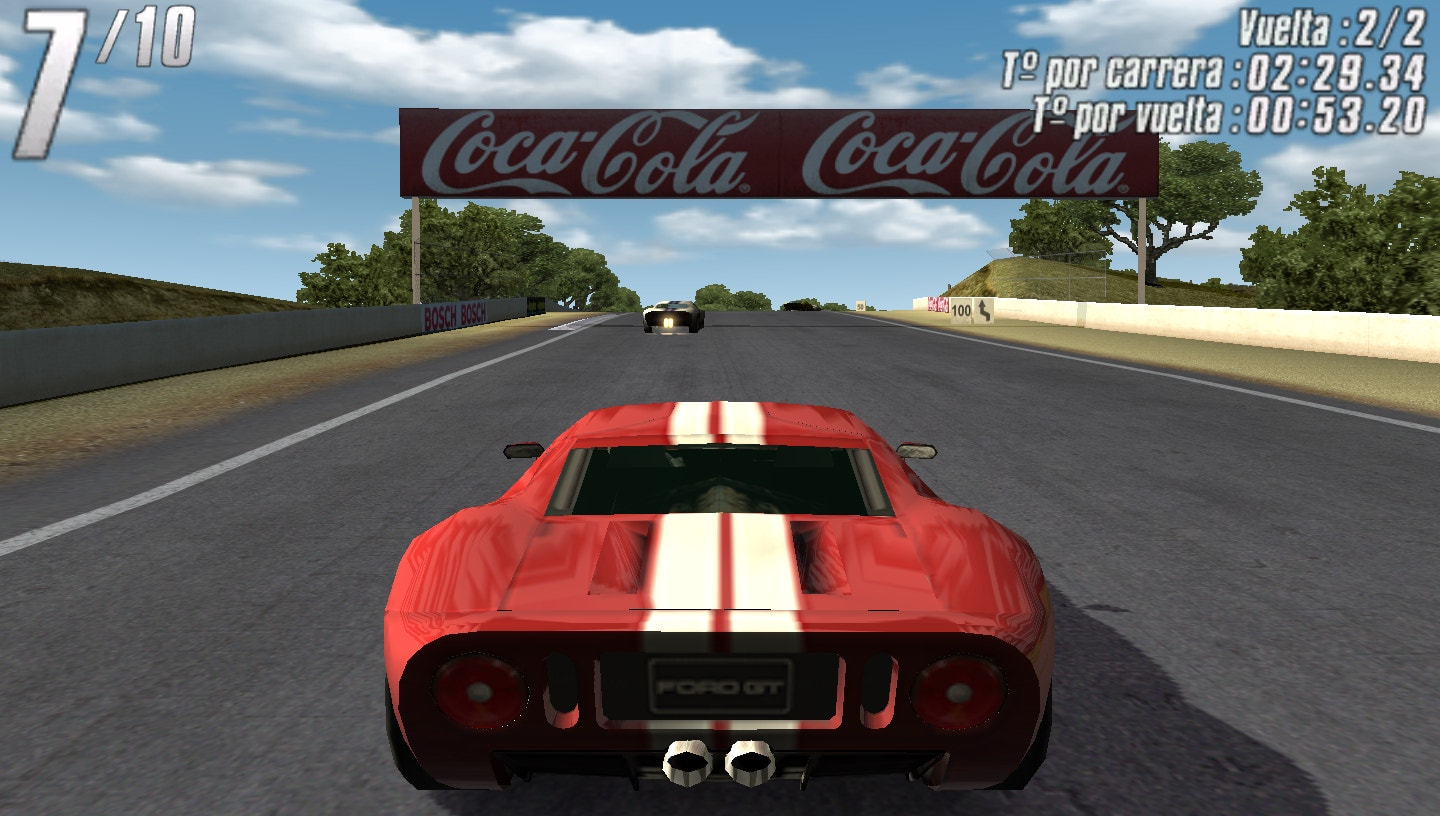Click the 100 meter distance marker
Screen dimensions: 1440x816
click(962, 310)
